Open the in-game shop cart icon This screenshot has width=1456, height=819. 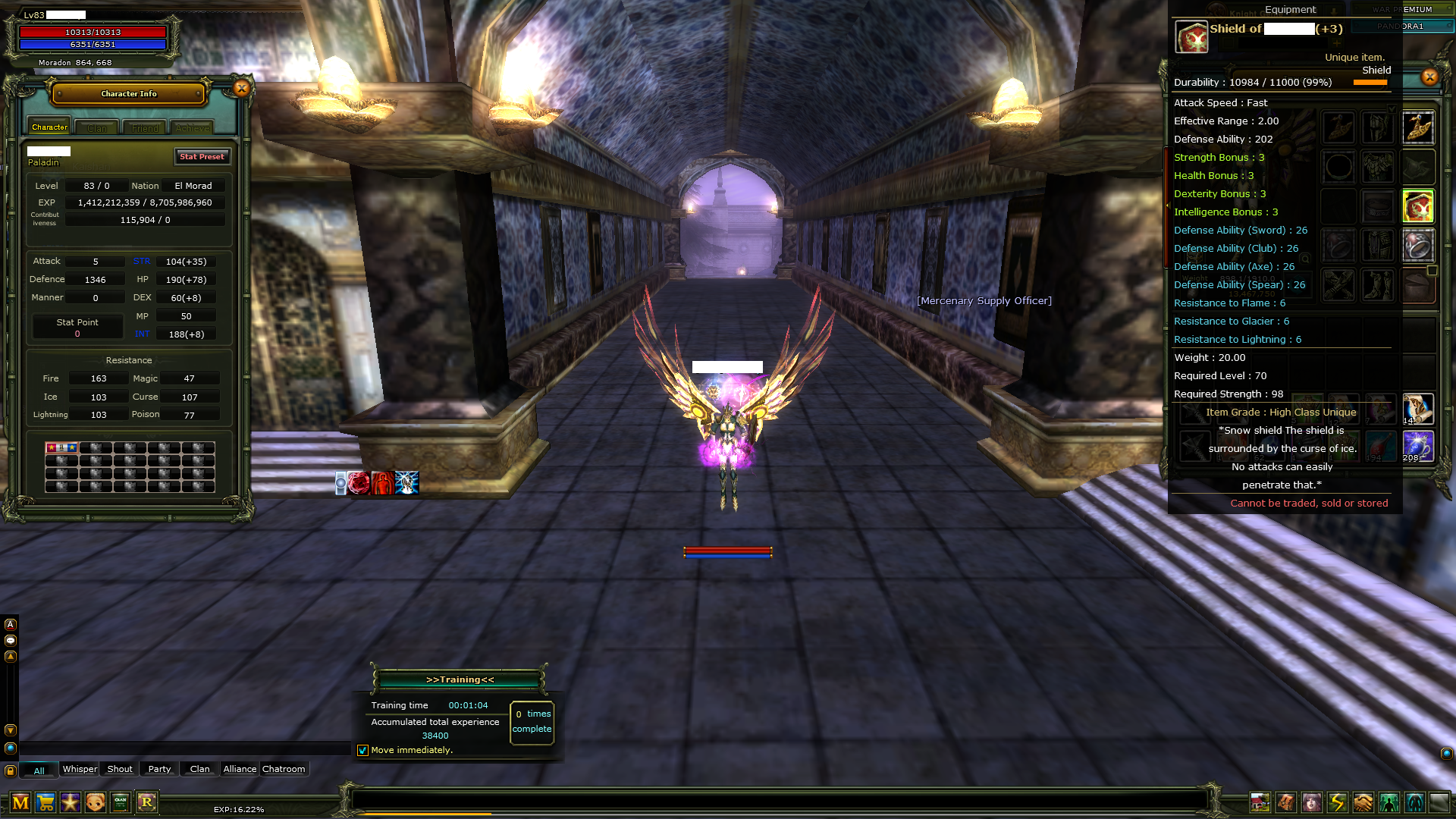[x=45, y=802]
